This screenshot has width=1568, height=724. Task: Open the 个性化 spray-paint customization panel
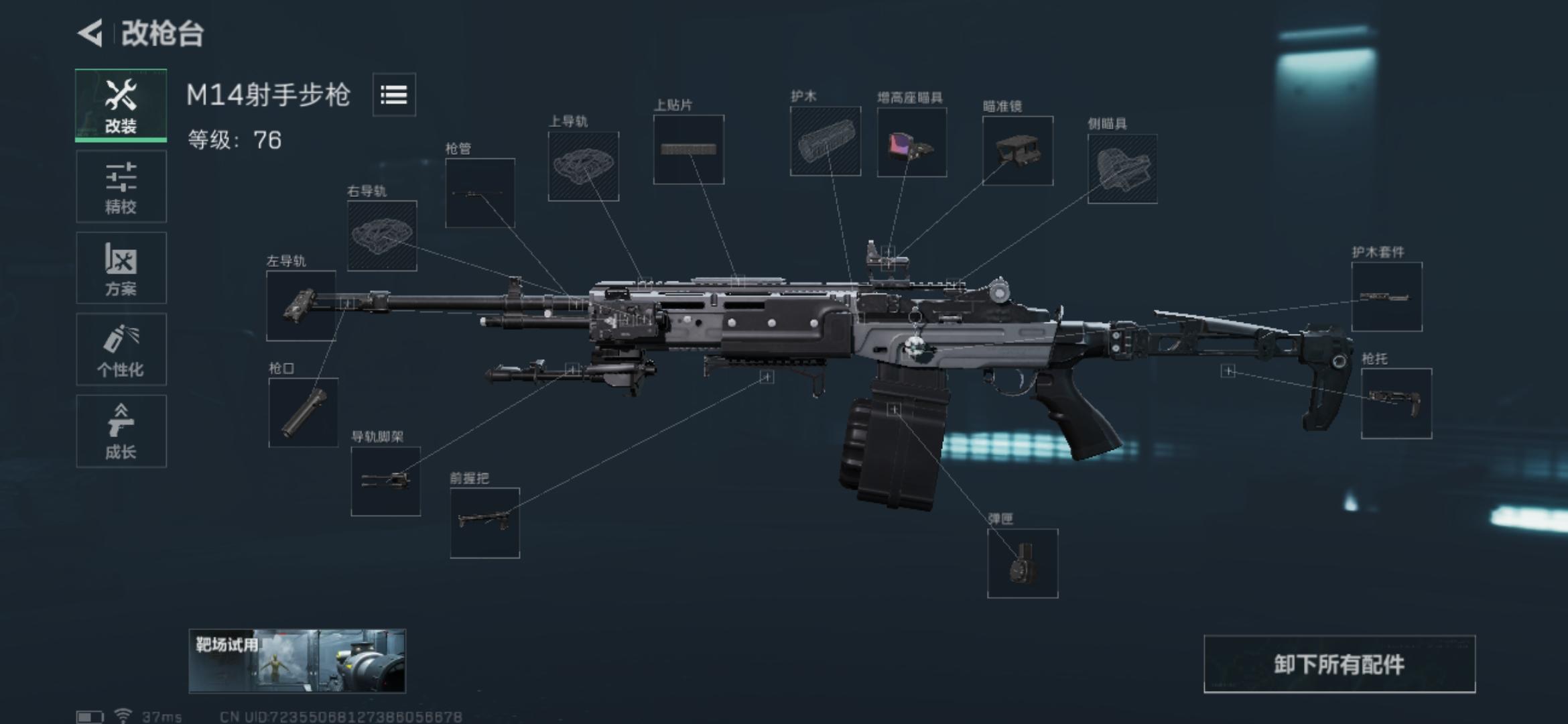(x=121, y=349)
